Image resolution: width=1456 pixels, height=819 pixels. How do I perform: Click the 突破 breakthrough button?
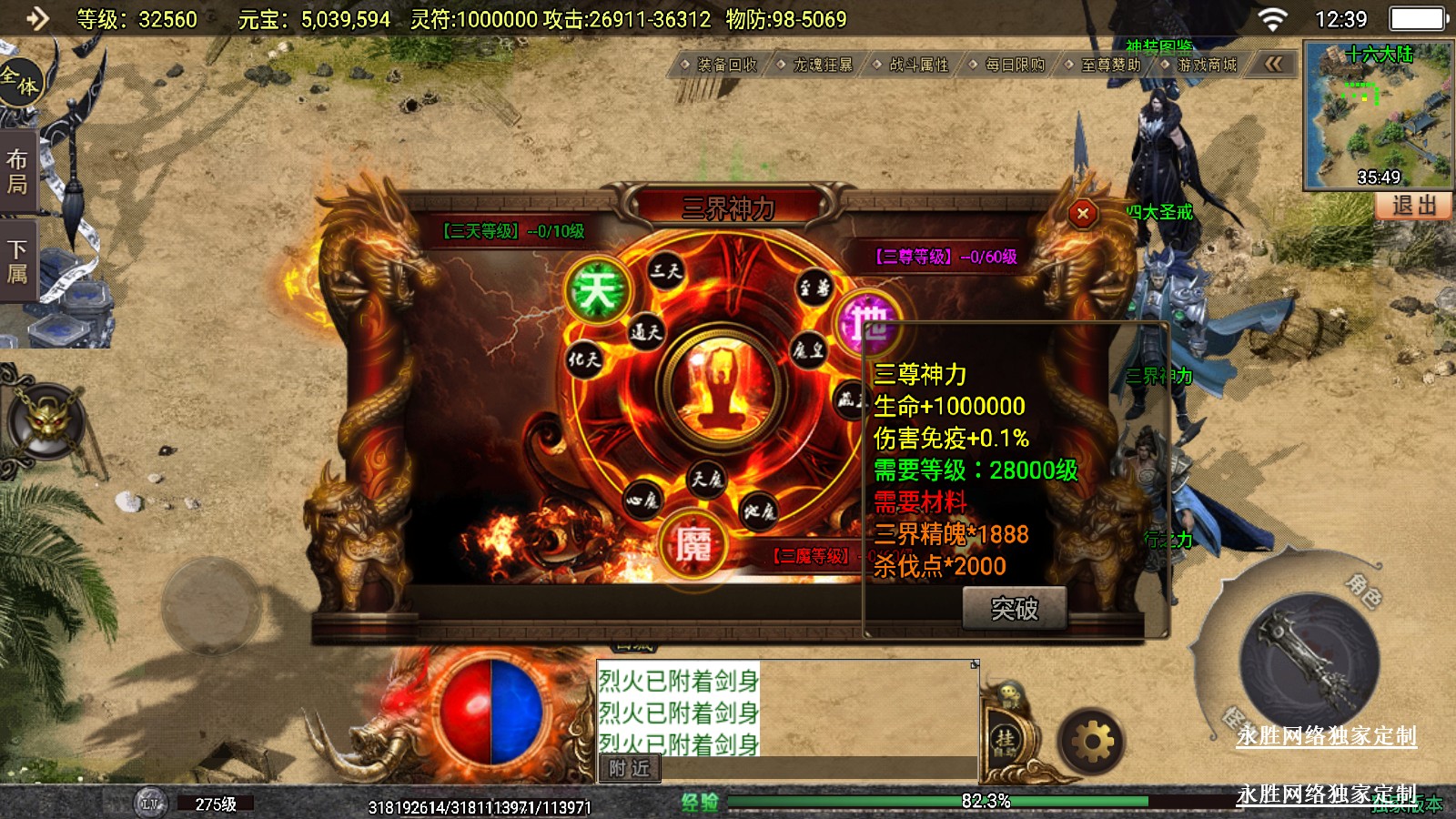(x=1014, y=609)
